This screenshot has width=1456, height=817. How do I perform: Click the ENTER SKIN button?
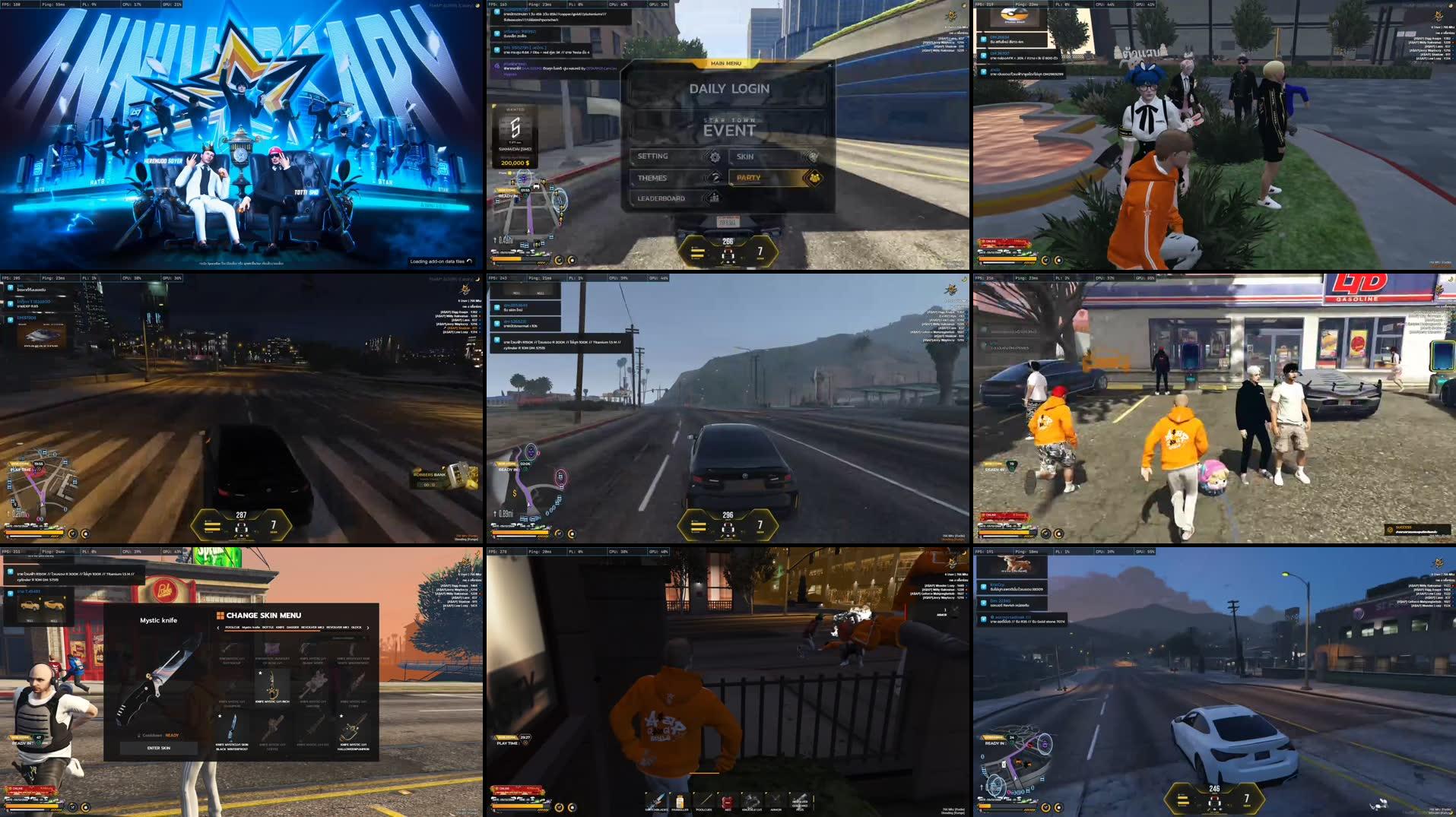tap(159, 748)
